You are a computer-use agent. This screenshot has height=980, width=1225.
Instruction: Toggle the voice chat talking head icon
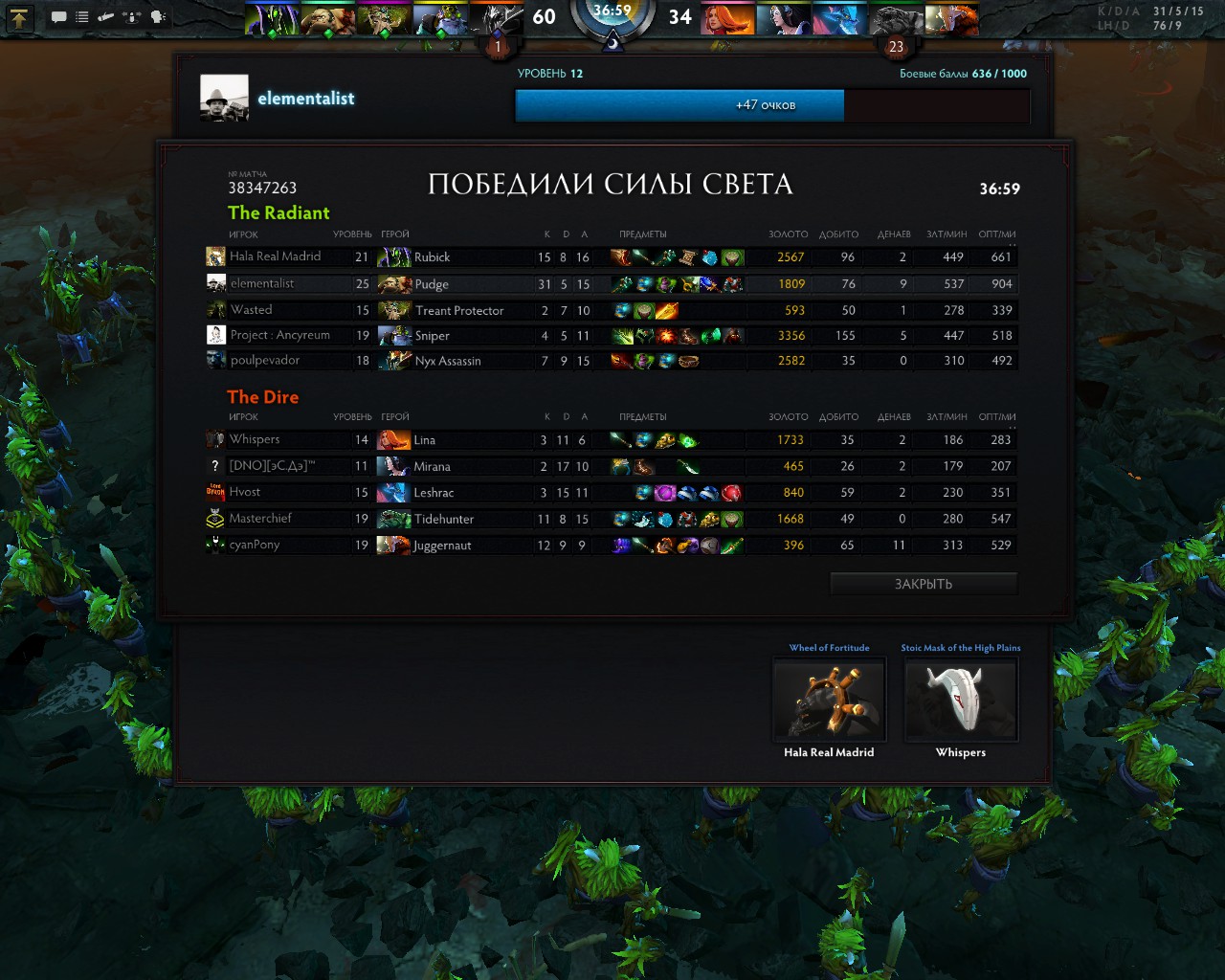158,17
